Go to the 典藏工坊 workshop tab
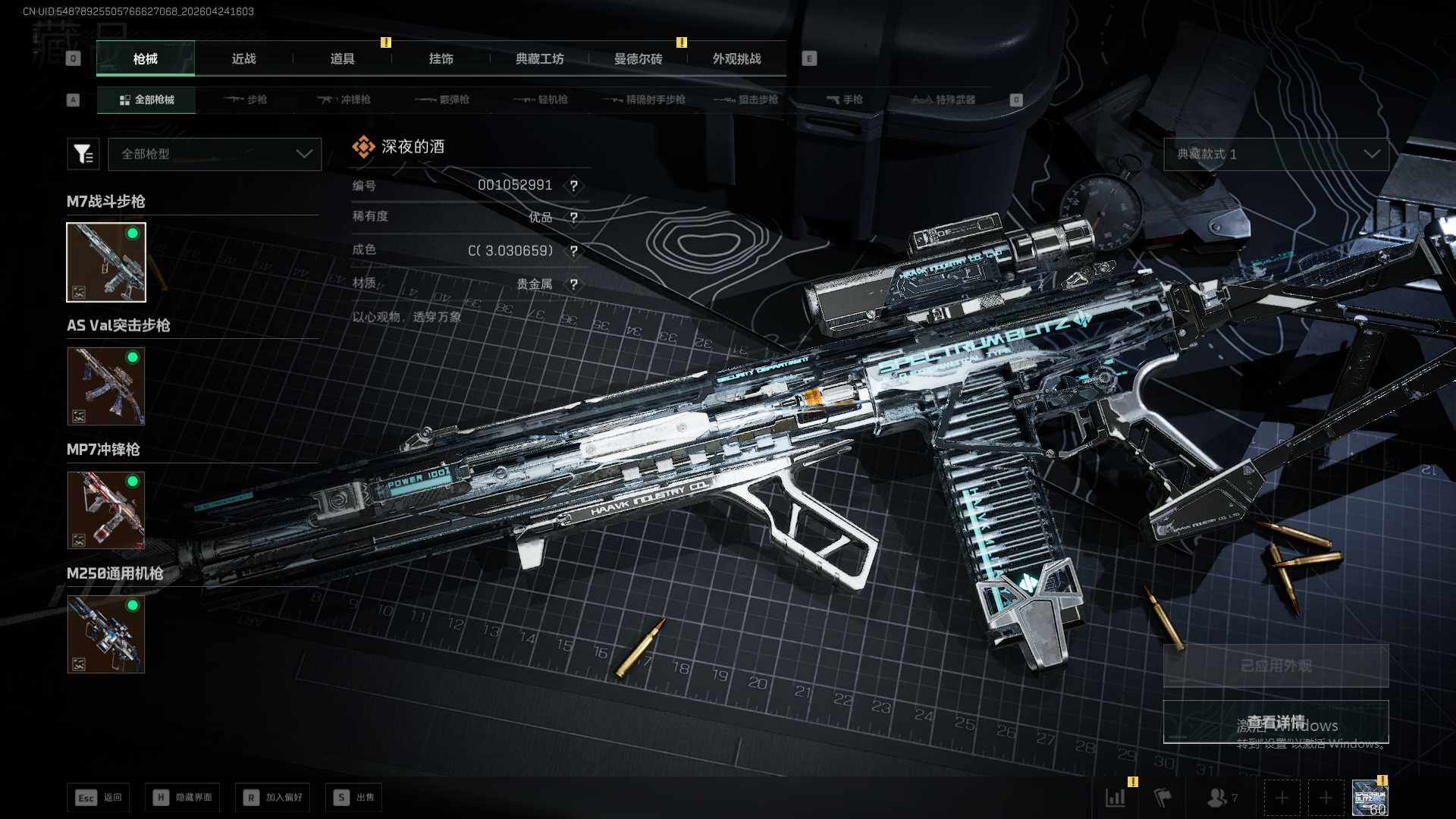Screen dimensions: 1456x819 click(x=539, y=59)
